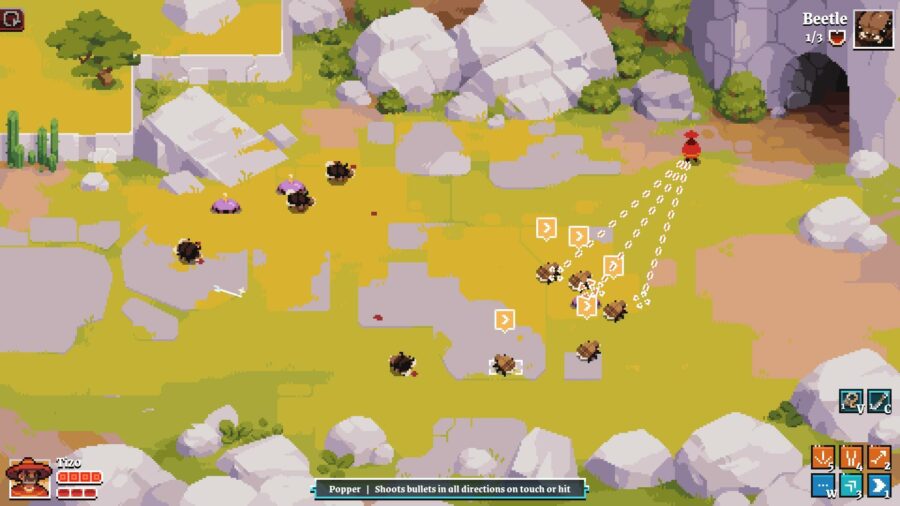Select the diagonal arrow ability, slot 2
Screen dimensions: 900x506
point(879,458)
